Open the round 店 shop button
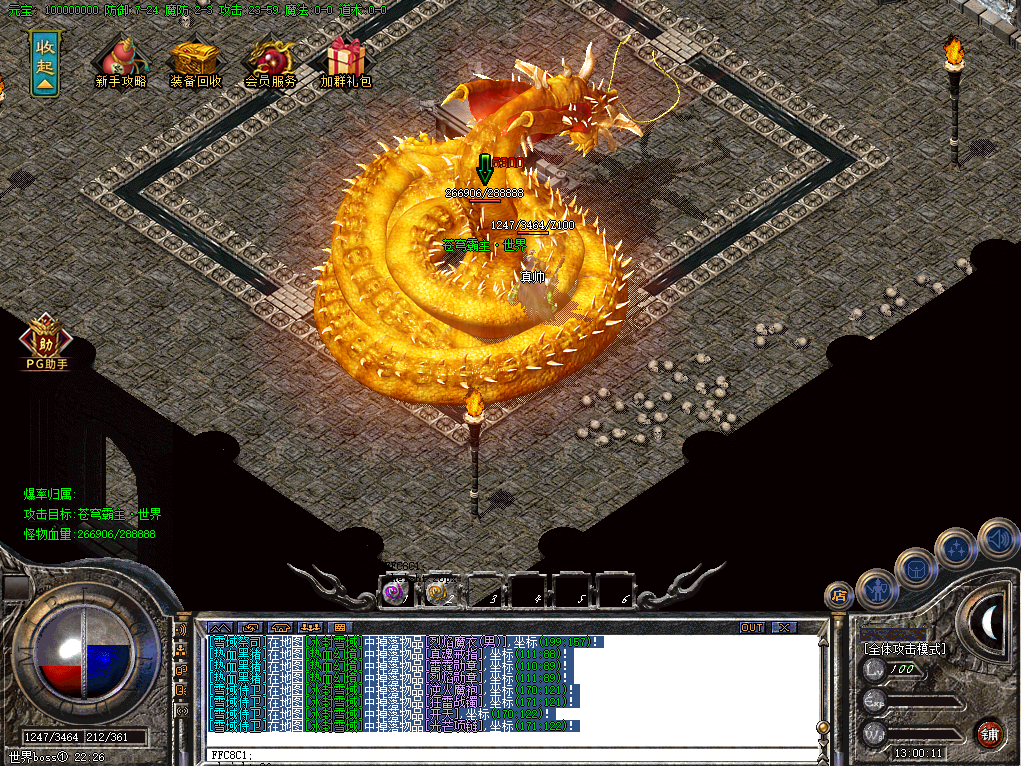The height and width of the screenshot is (766, 1021). click(838, 596)
